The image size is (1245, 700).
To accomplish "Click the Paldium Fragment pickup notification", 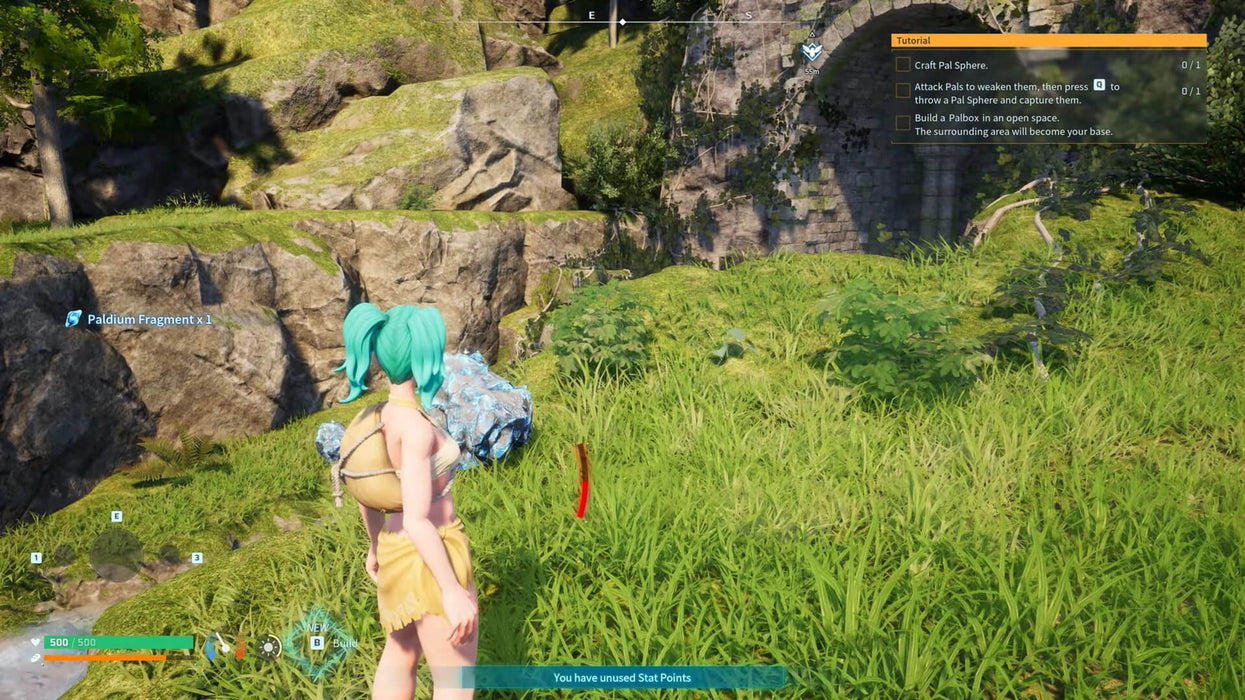I will (x=139, y=320).
